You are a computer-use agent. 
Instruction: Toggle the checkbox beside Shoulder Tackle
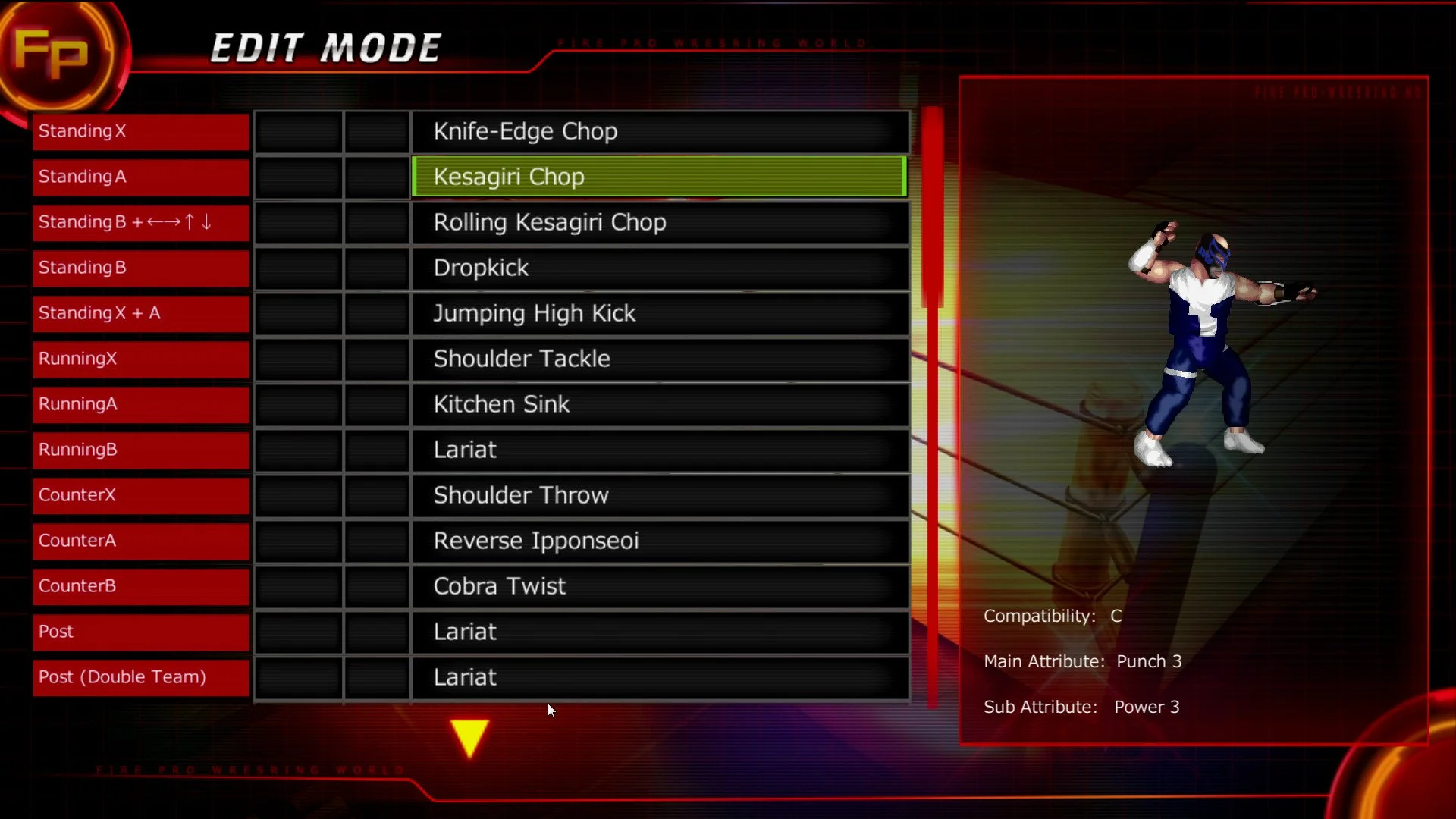[x=298, y=359]
